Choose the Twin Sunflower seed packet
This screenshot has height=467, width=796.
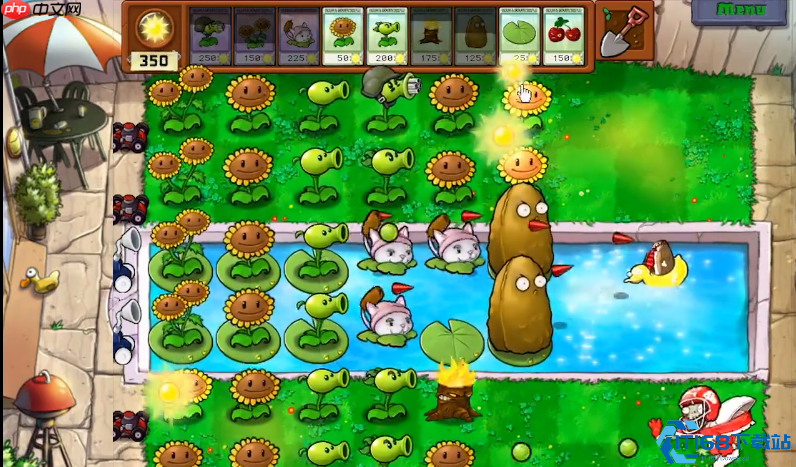click(254, 37)
